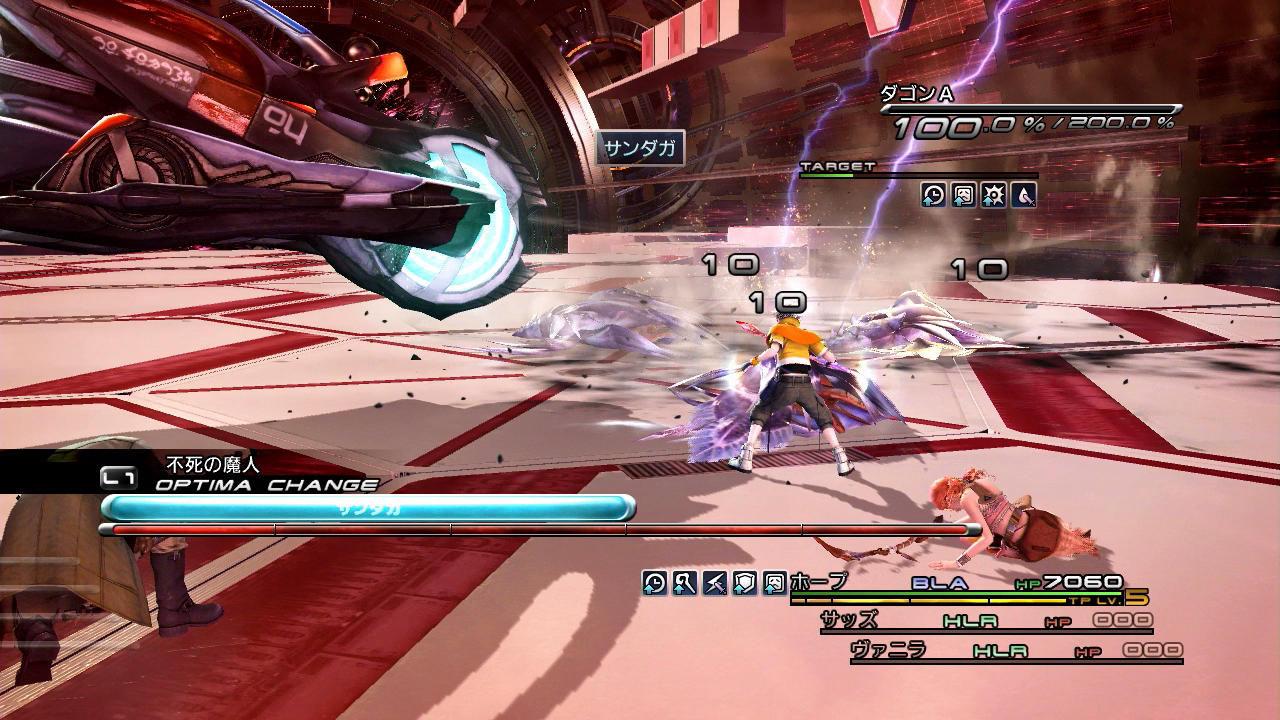
Task: Inspect the enemy's spiky burst status icon
Action: pyautogui.click(x=993, y=195)
